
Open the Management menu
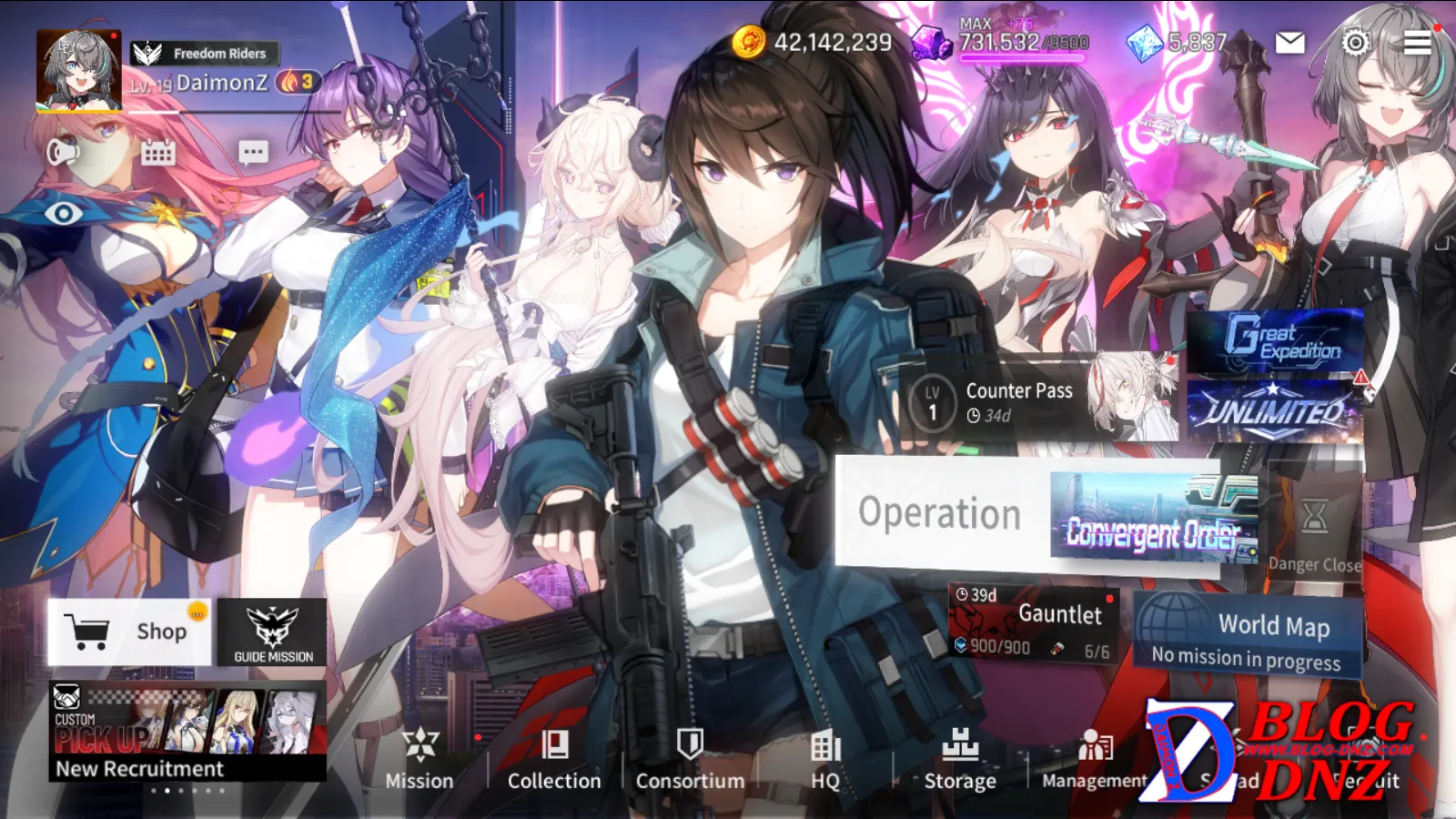tap(1095, 758)
